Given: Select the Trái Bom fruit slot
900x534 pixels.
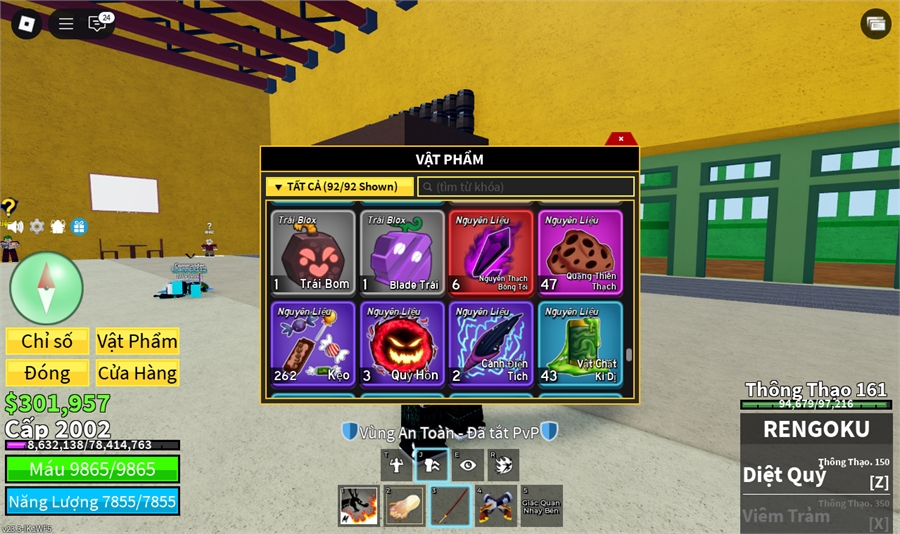Looking at the screenshot, I should tap(313, 252).
